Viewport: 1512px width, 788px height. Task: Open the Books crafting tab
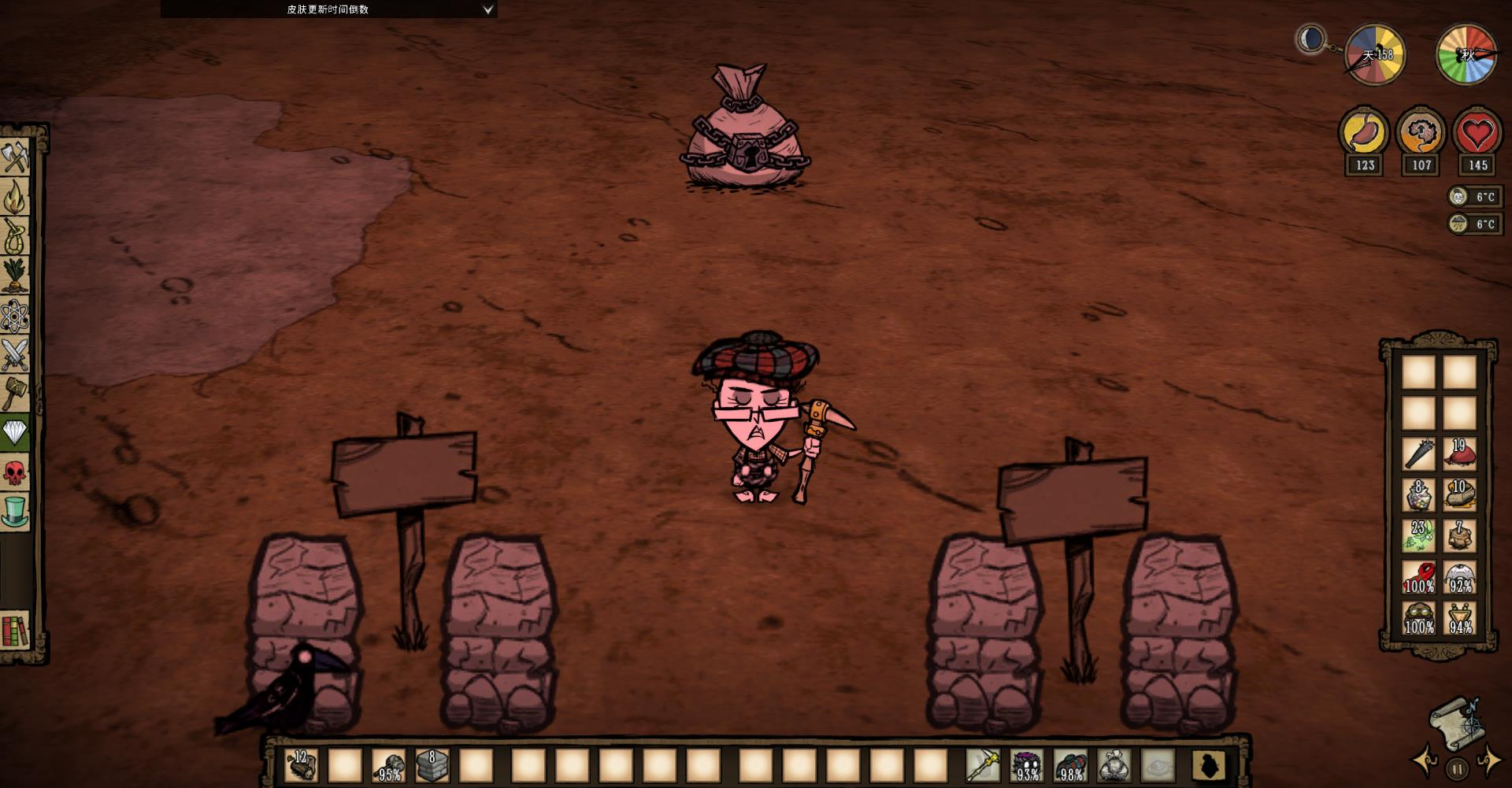[15, 630]
